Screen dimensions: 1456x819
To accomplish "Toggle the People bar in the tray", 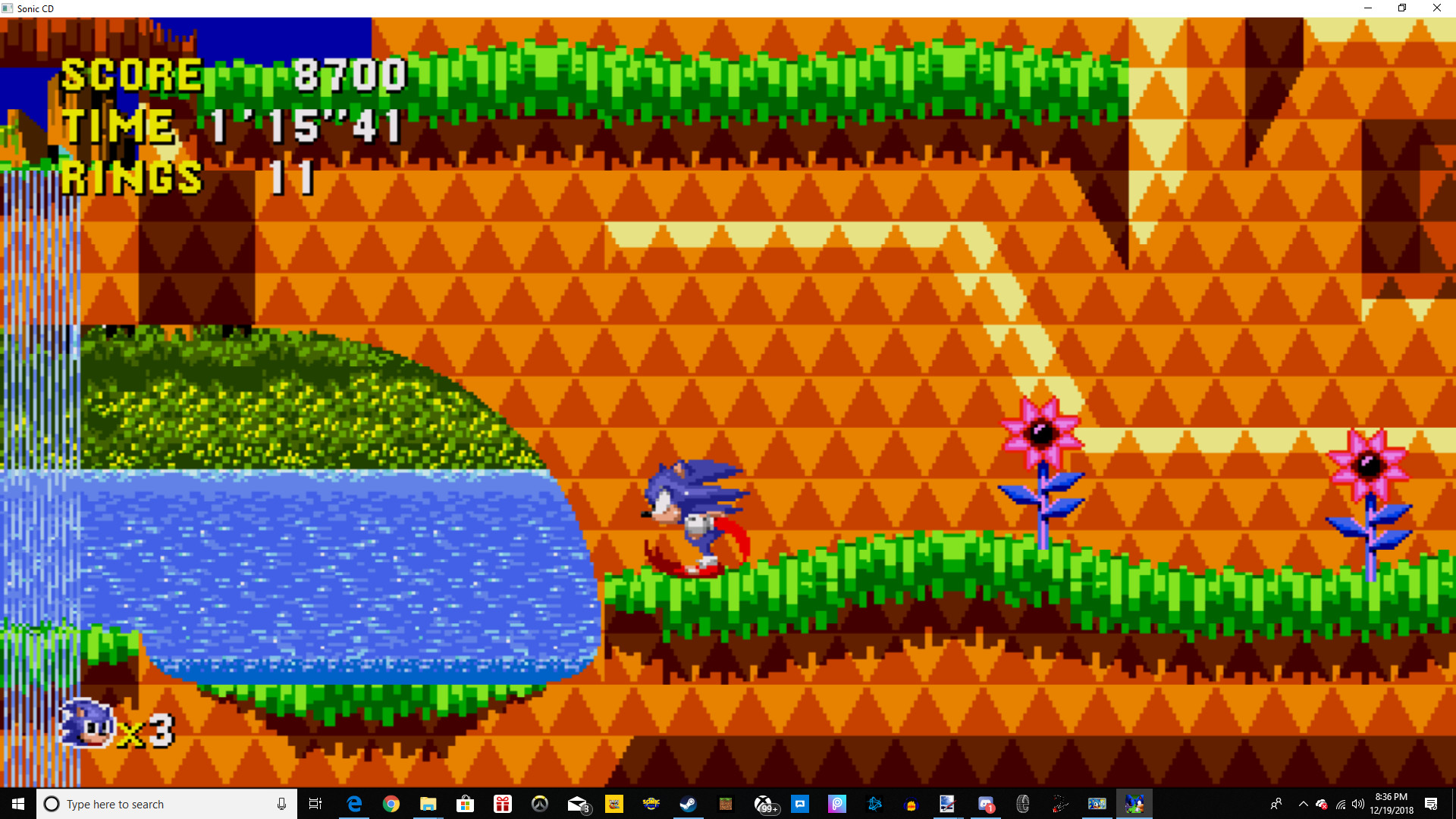I will [x=1276, y=804].
